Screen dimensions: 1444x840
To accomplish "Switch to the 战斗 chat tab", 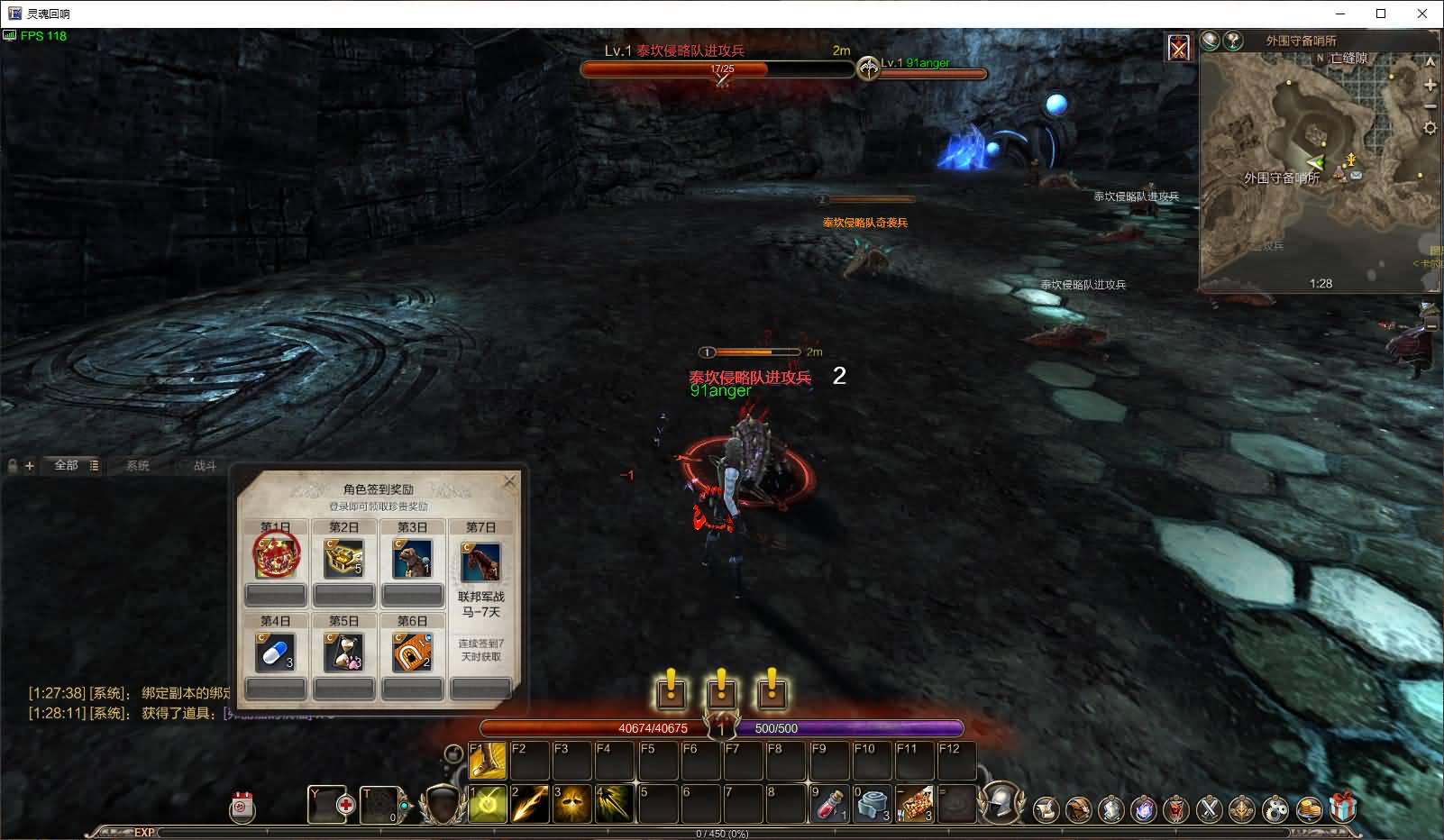I will point(206,466).
